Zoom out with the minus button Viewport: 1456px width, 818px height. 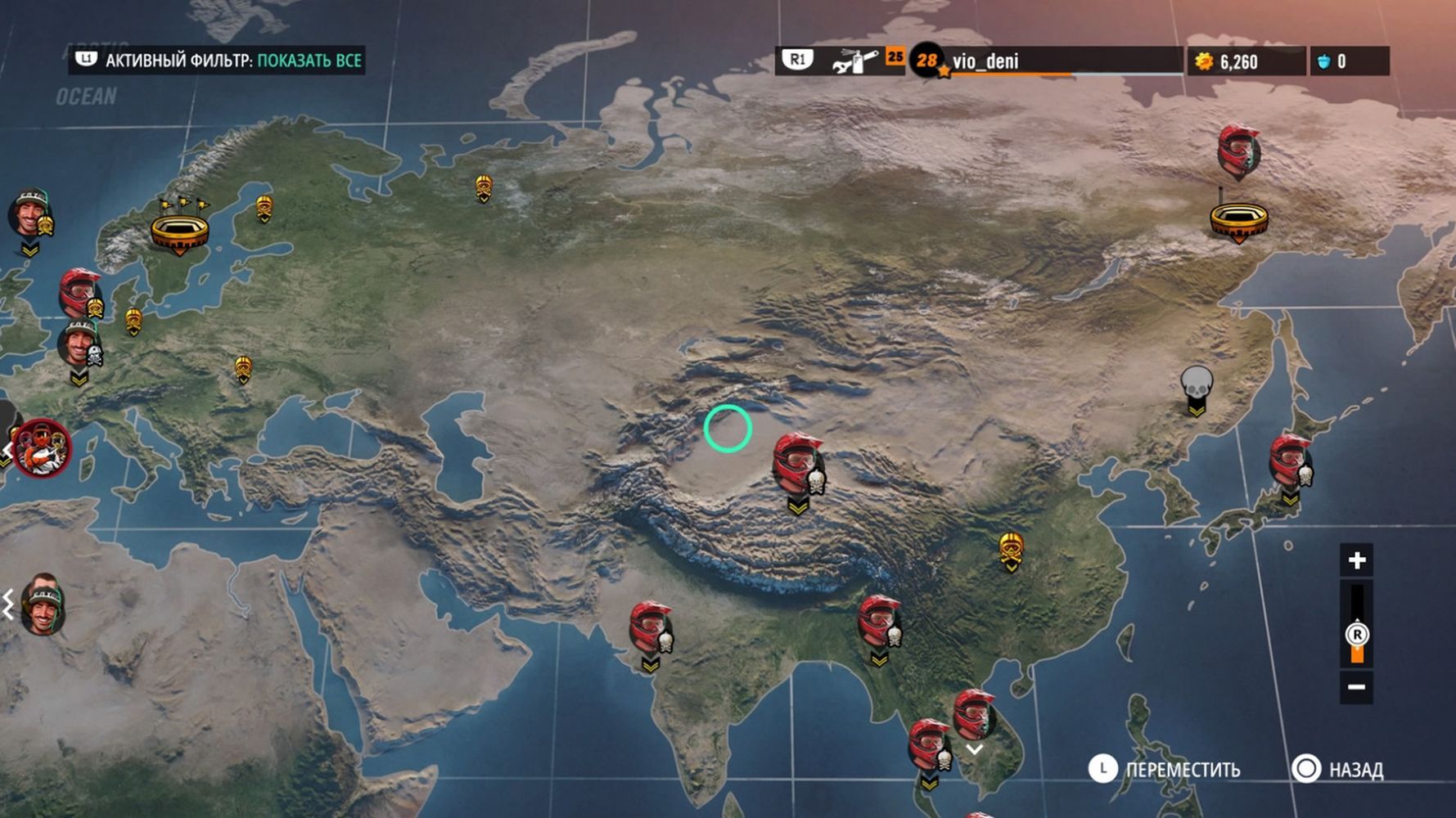click(1356, 686)
